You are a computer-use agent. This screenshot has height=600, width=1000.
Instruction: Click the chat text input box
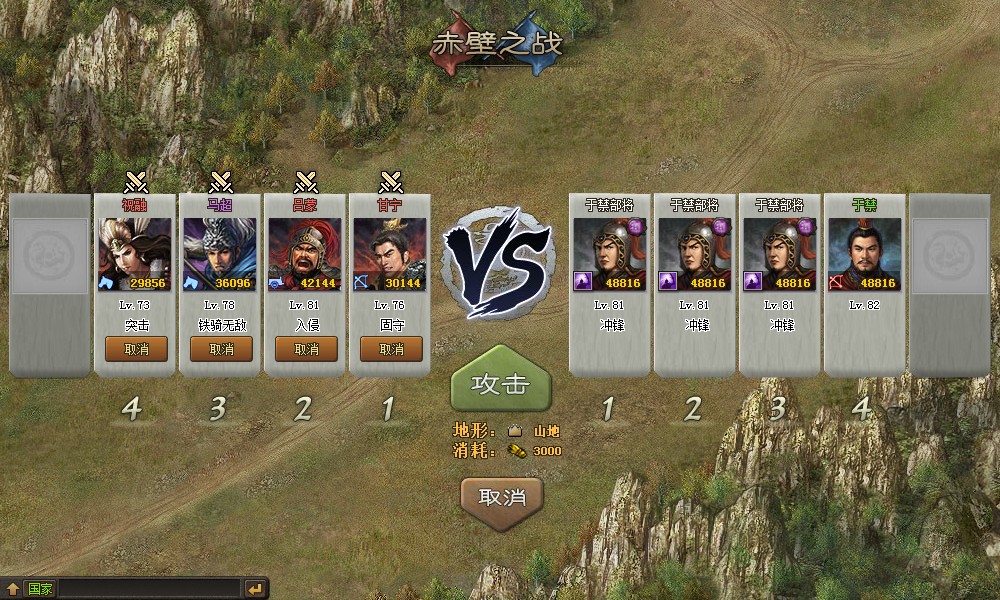(150, 589)
